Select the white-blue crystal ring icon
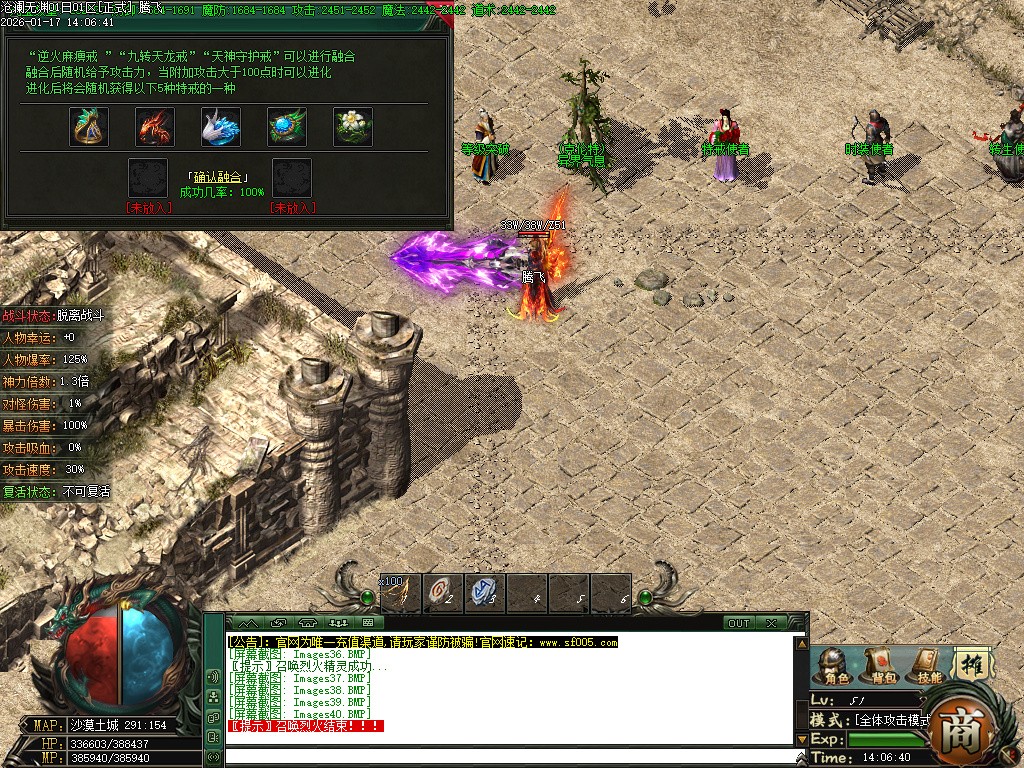Image resolution: width=1024 pixels, height=768 pixels. (x=221, y=127)
